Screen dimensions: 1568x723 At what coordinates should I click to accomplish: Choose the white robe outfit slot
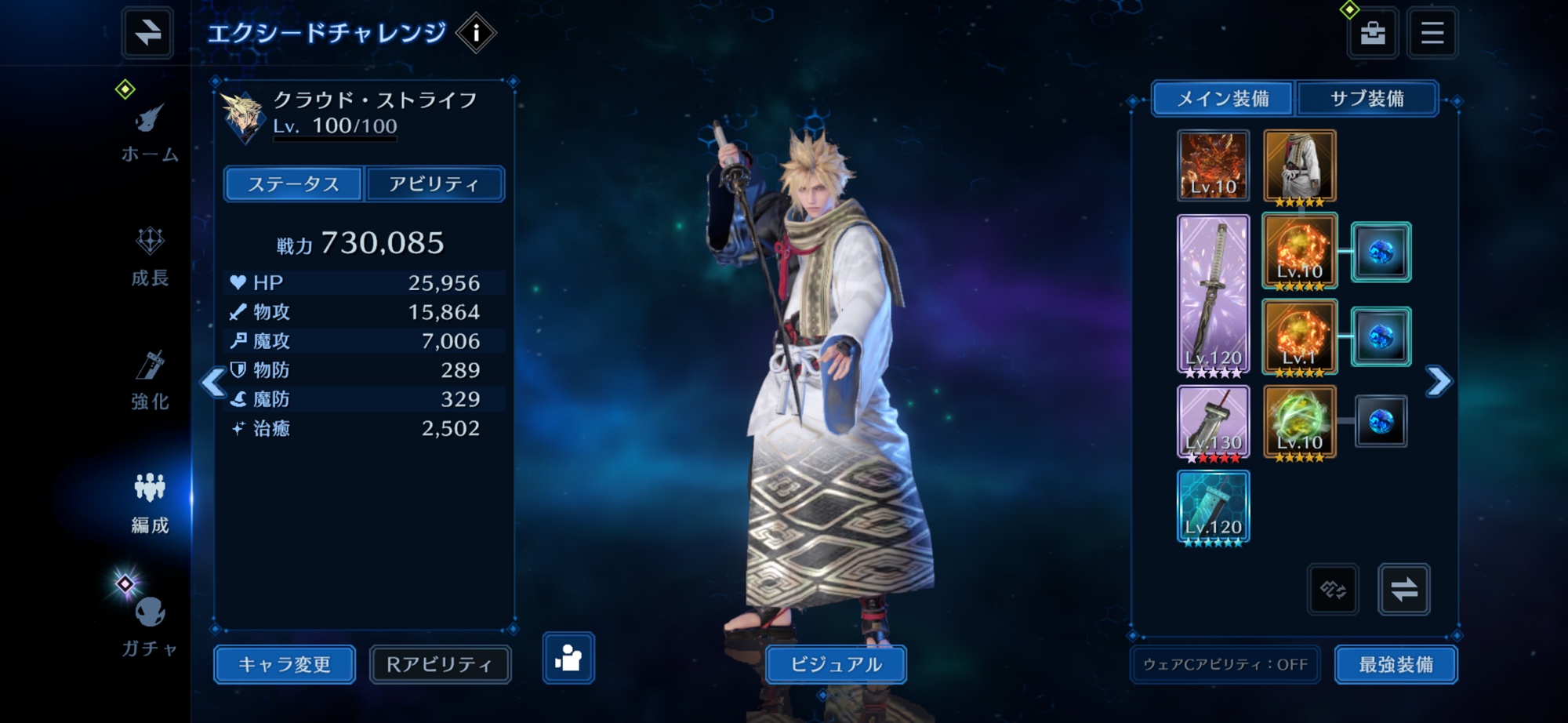[x=1299, y=166]
